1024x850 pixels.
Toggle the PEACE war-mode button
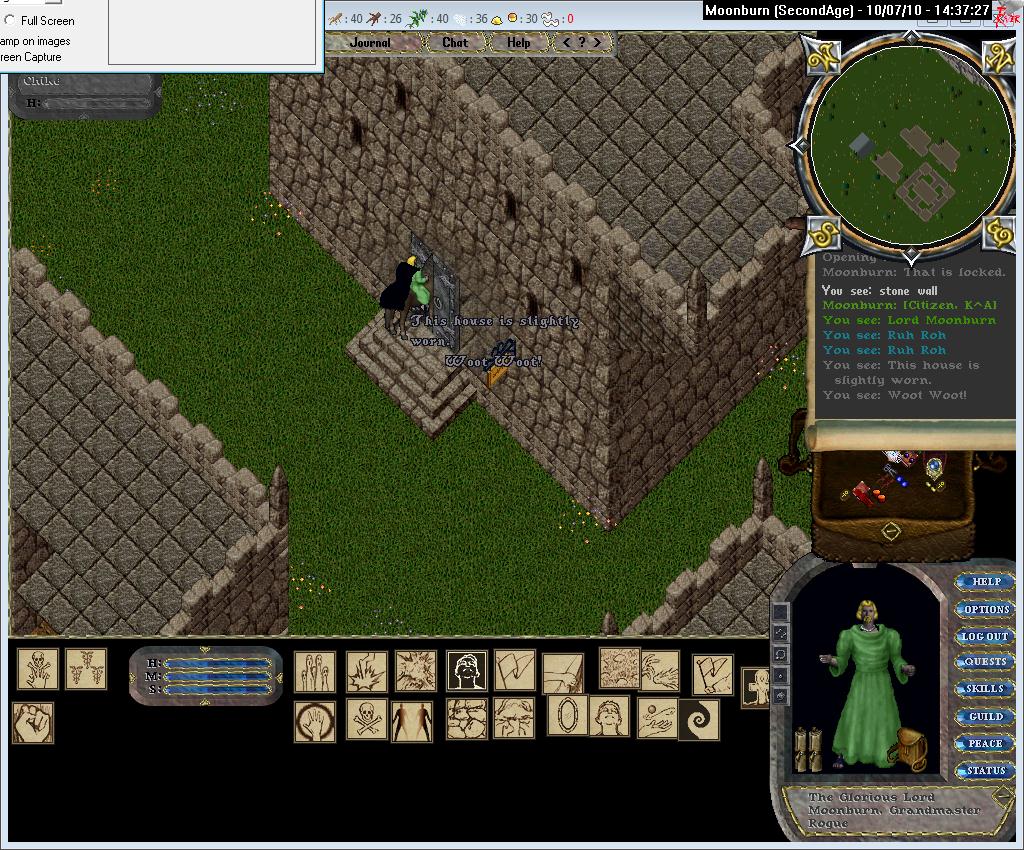(x=985, y=744)
